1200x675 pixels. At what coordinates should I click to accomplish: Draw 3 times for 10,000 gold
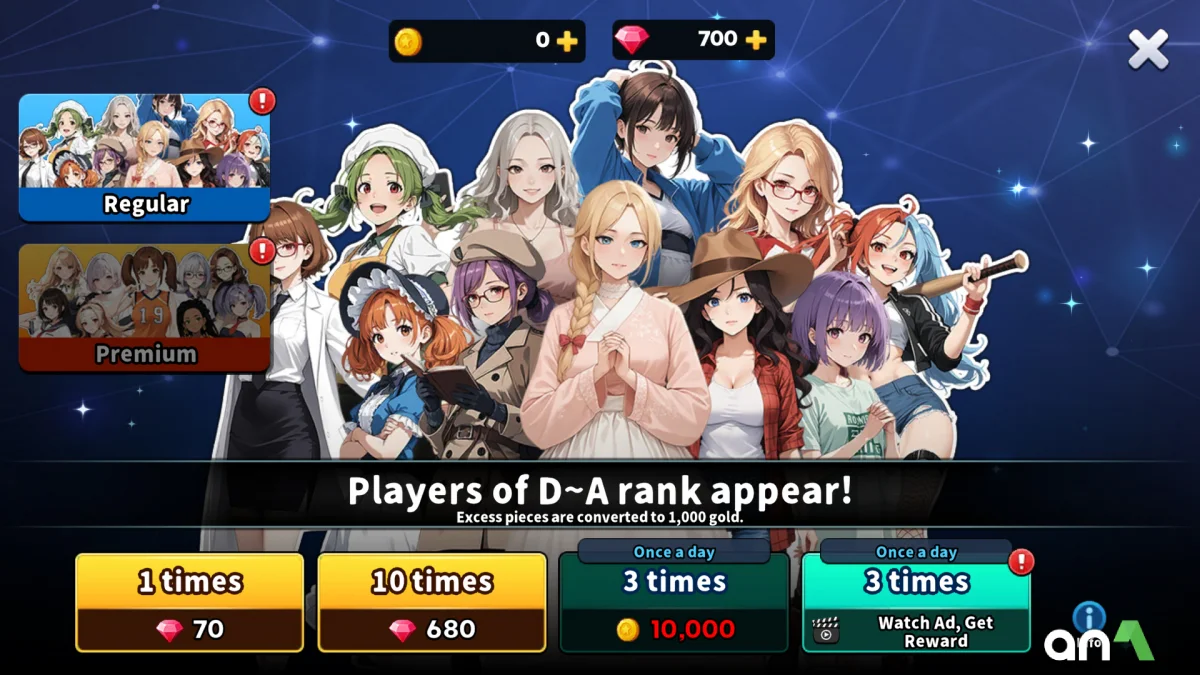coord(674,602)
